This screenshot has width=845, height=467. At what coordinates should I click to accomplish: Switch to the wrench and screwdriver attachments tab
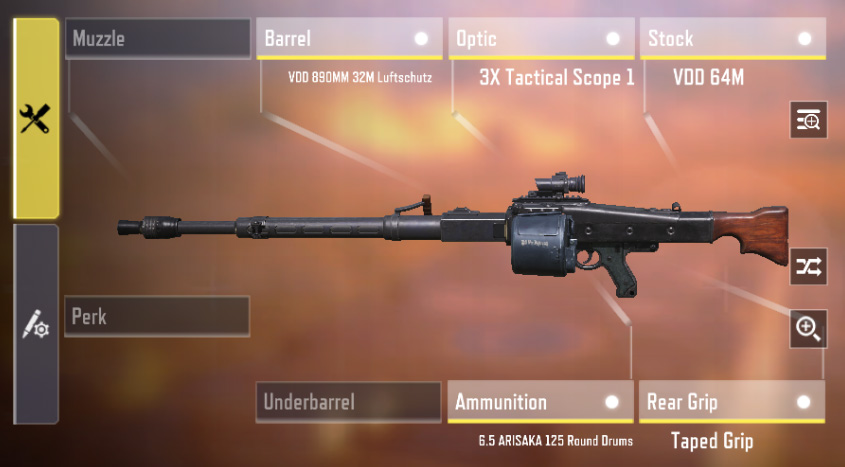point(36,119)
